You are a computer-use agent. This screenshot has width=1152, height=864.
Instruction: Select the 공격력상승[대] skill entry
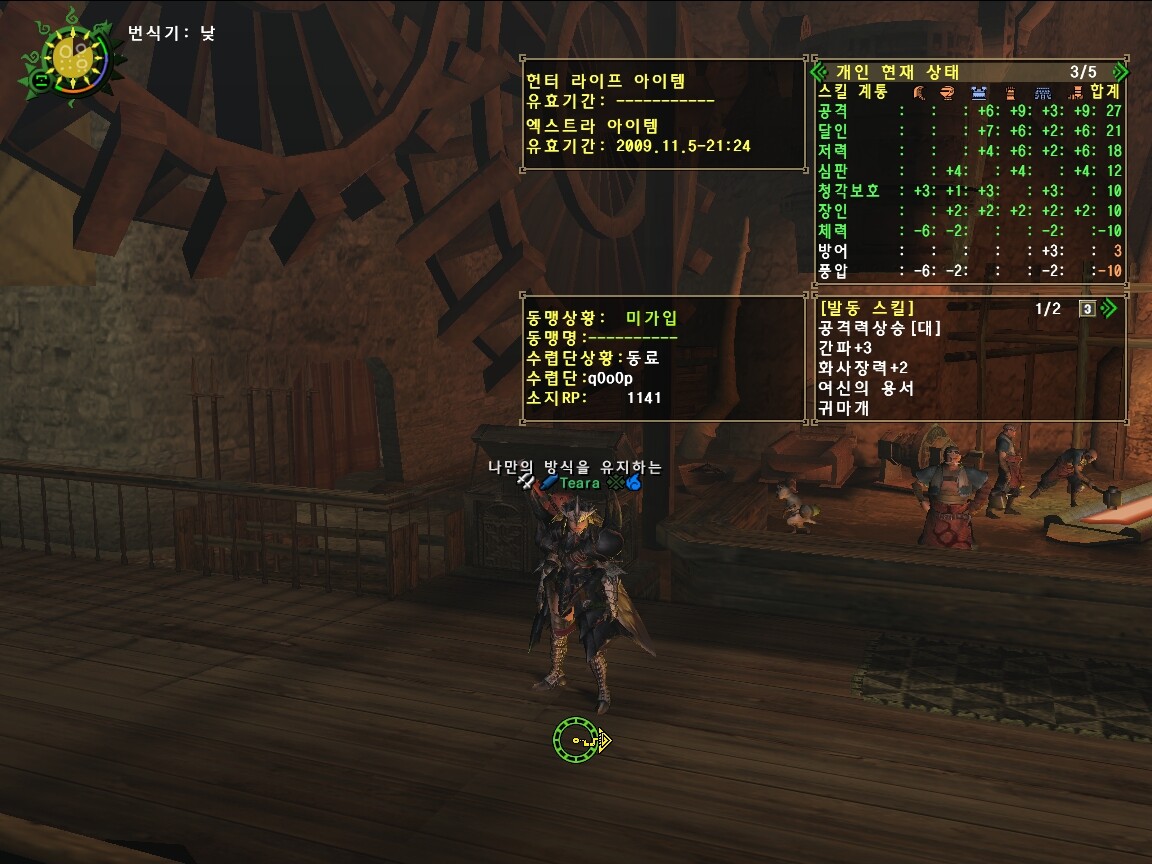click(x=880, y=328)
